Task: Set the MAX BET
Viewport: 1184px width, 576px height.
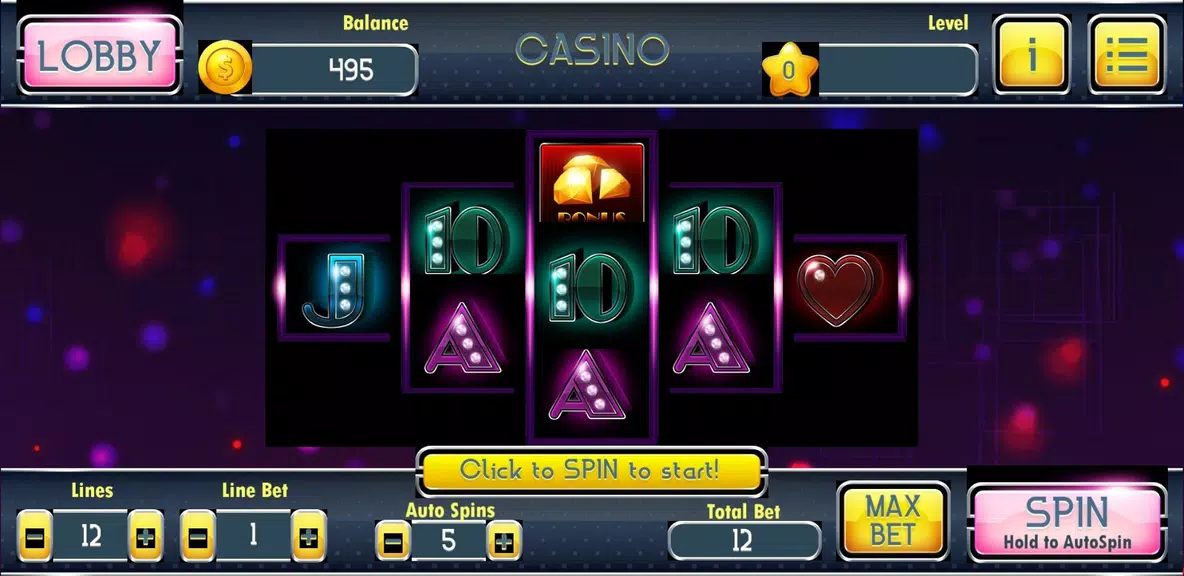Action: 893,520
